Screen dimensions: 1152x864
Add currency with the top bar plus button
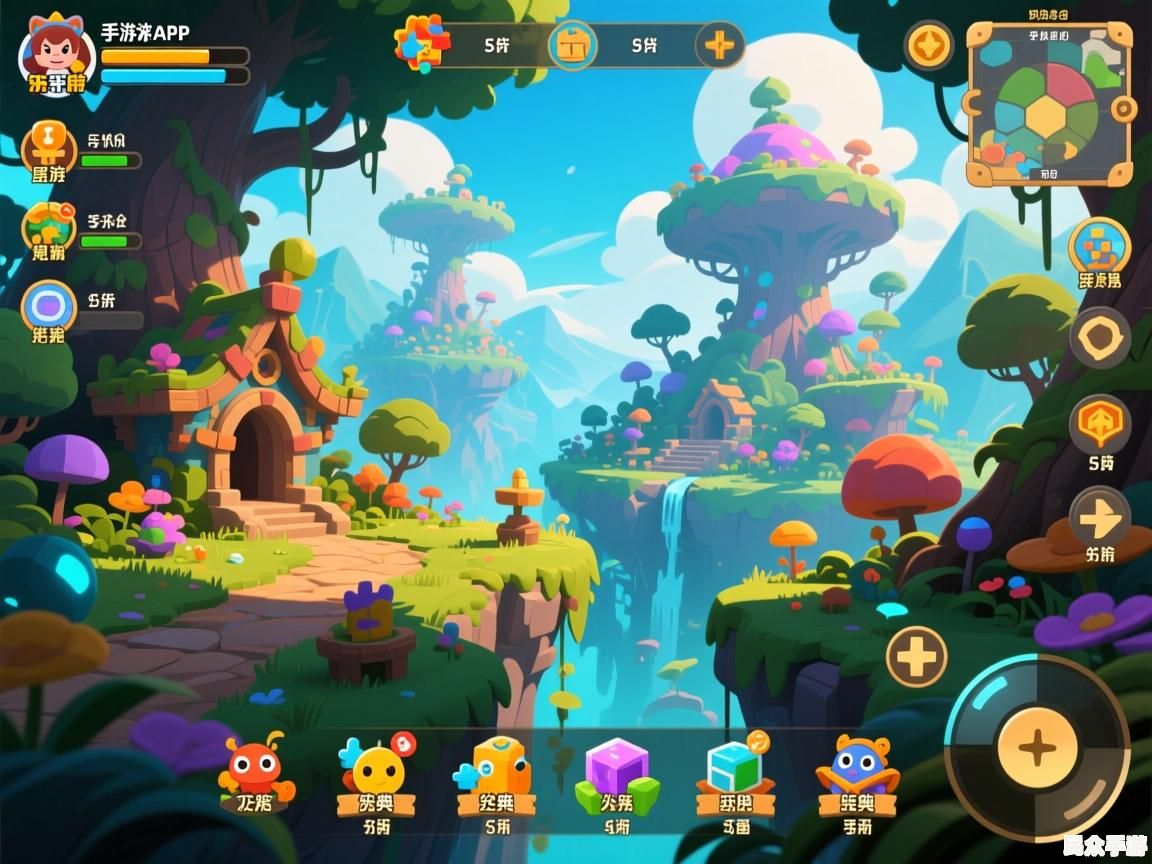719,45
